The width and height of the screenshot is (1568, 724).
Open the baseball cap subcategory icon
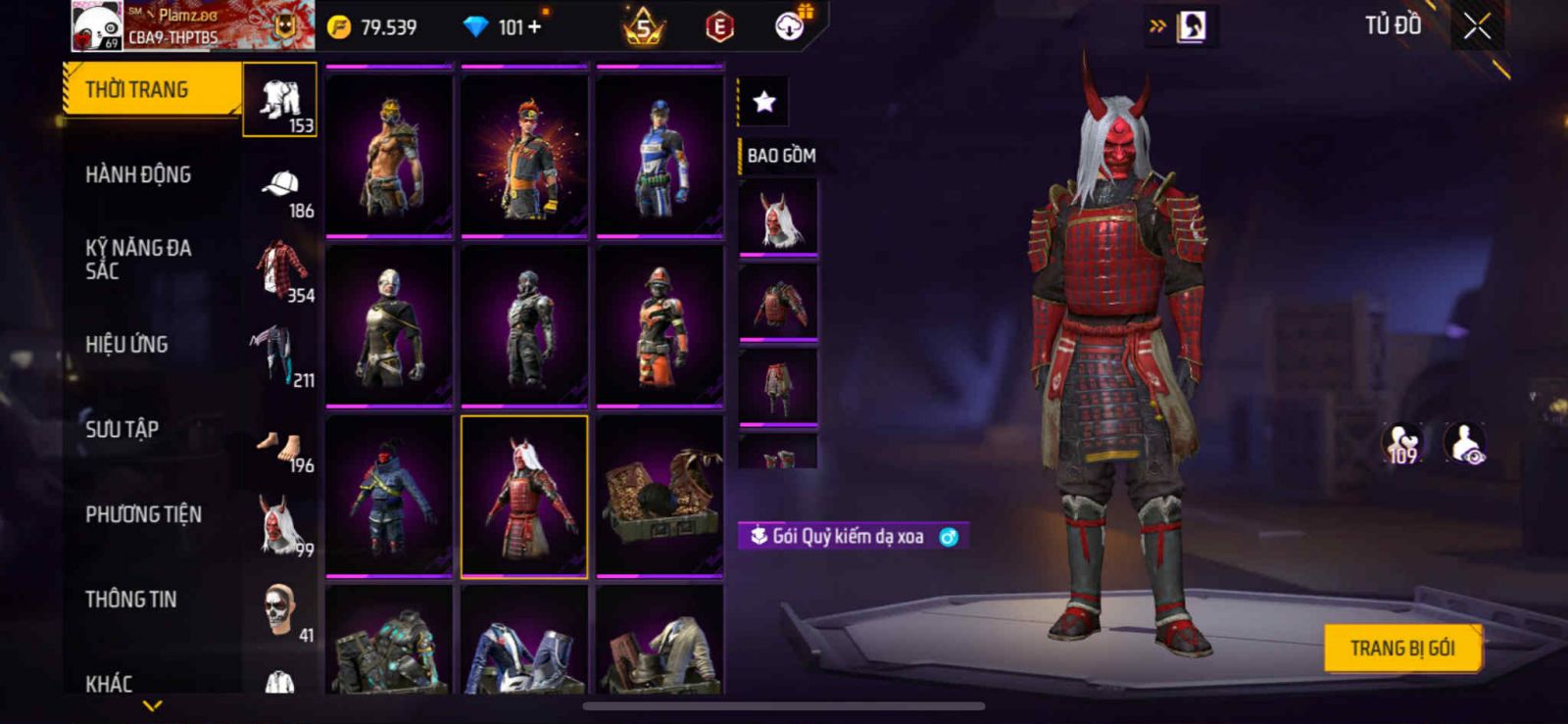tap(280, 184)
